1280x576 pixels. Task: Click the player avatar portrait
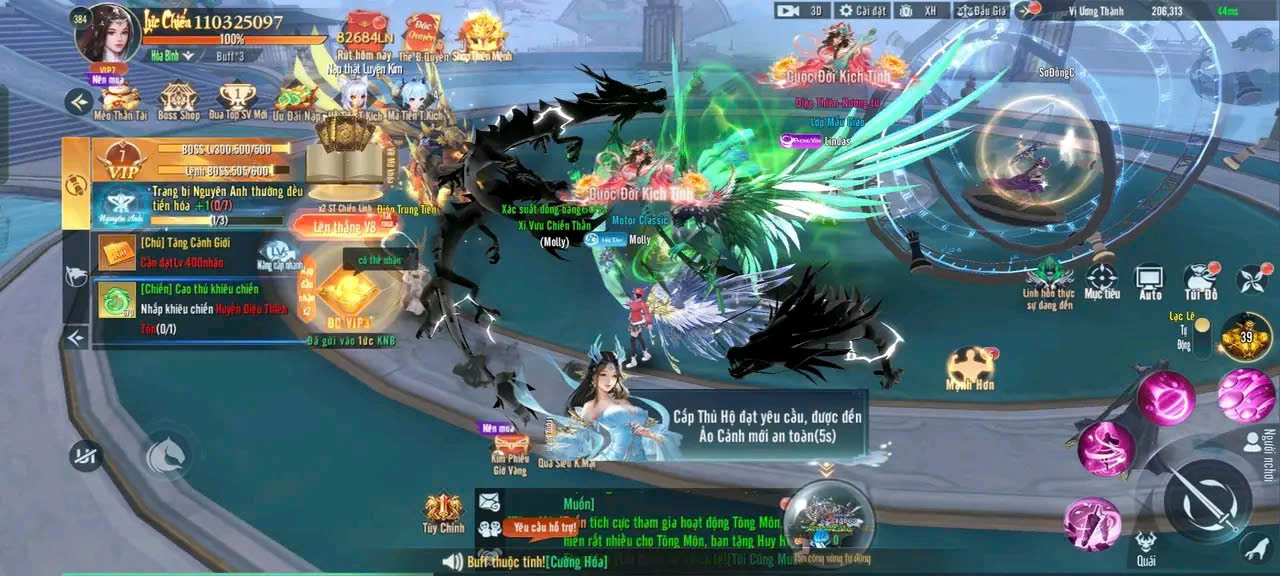(107, 33)
